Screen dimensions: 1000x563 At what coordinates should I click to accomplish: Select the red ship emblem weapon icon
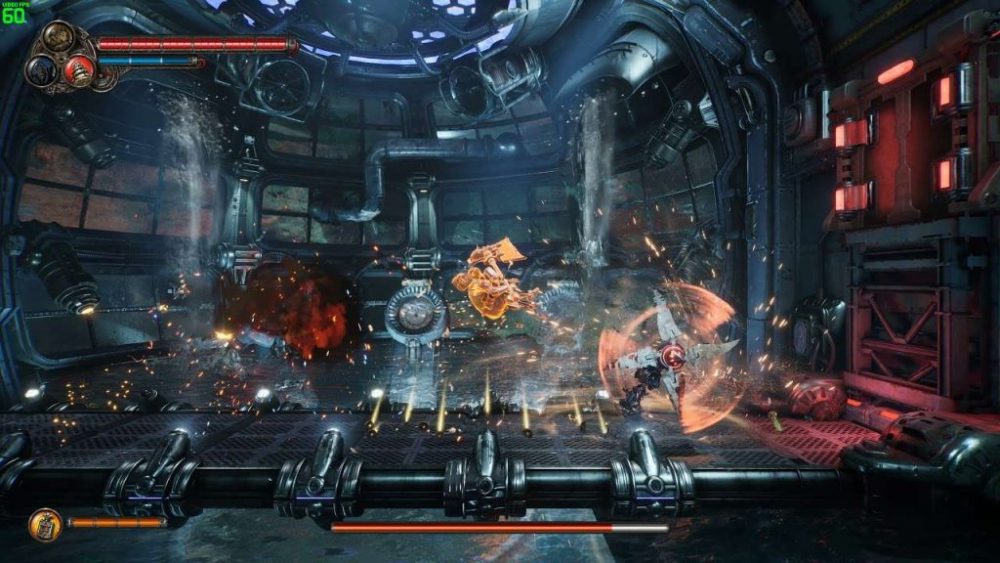point(78,68)
